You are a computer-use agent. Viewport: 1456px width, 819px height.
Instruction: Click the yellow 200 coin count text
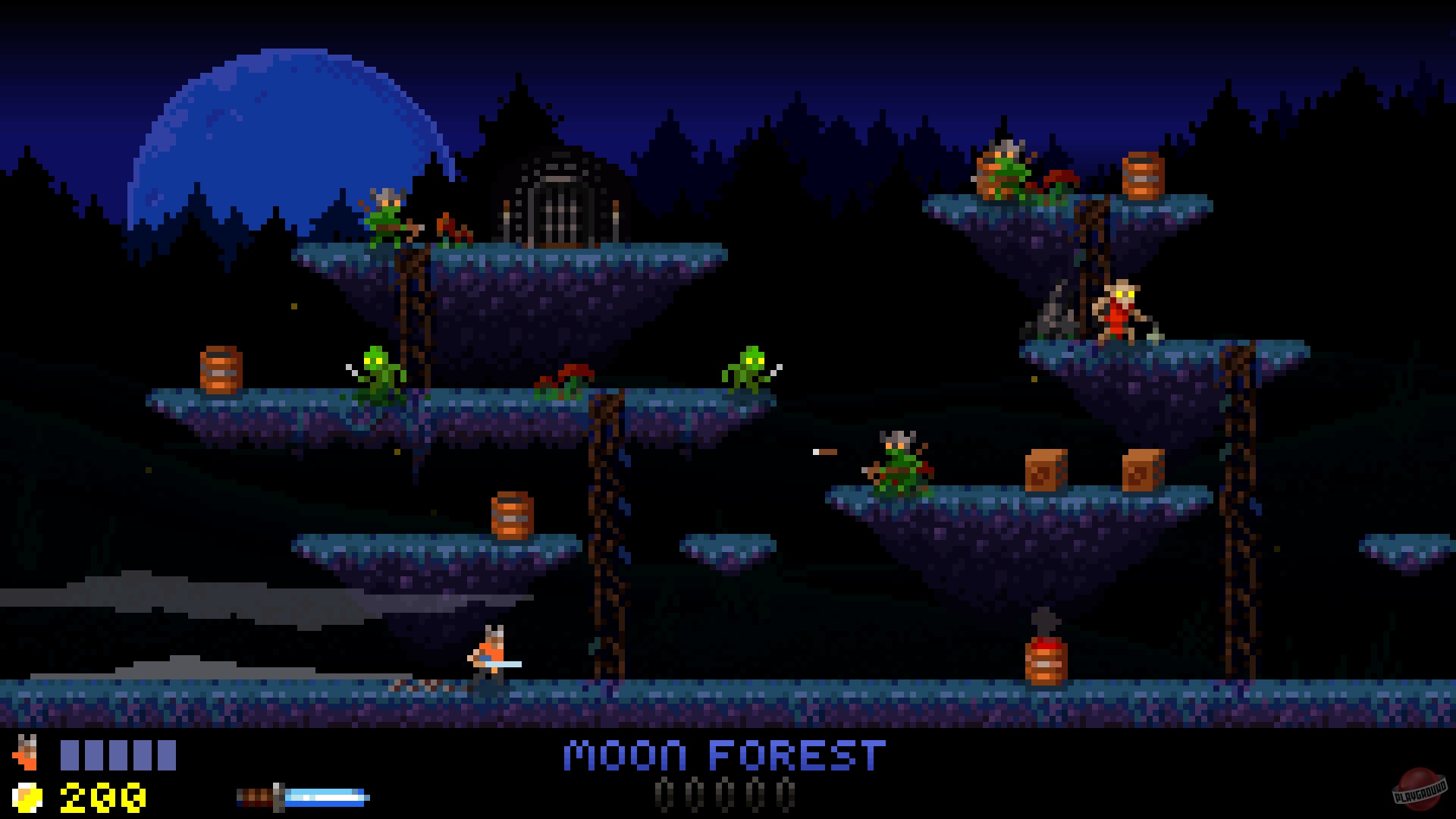coord(100,797)
